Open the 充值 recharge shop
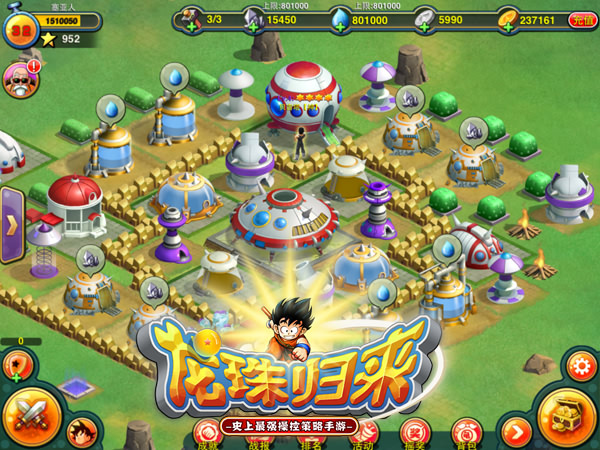This screenshot has height=450, width=600. coord(582,19)
